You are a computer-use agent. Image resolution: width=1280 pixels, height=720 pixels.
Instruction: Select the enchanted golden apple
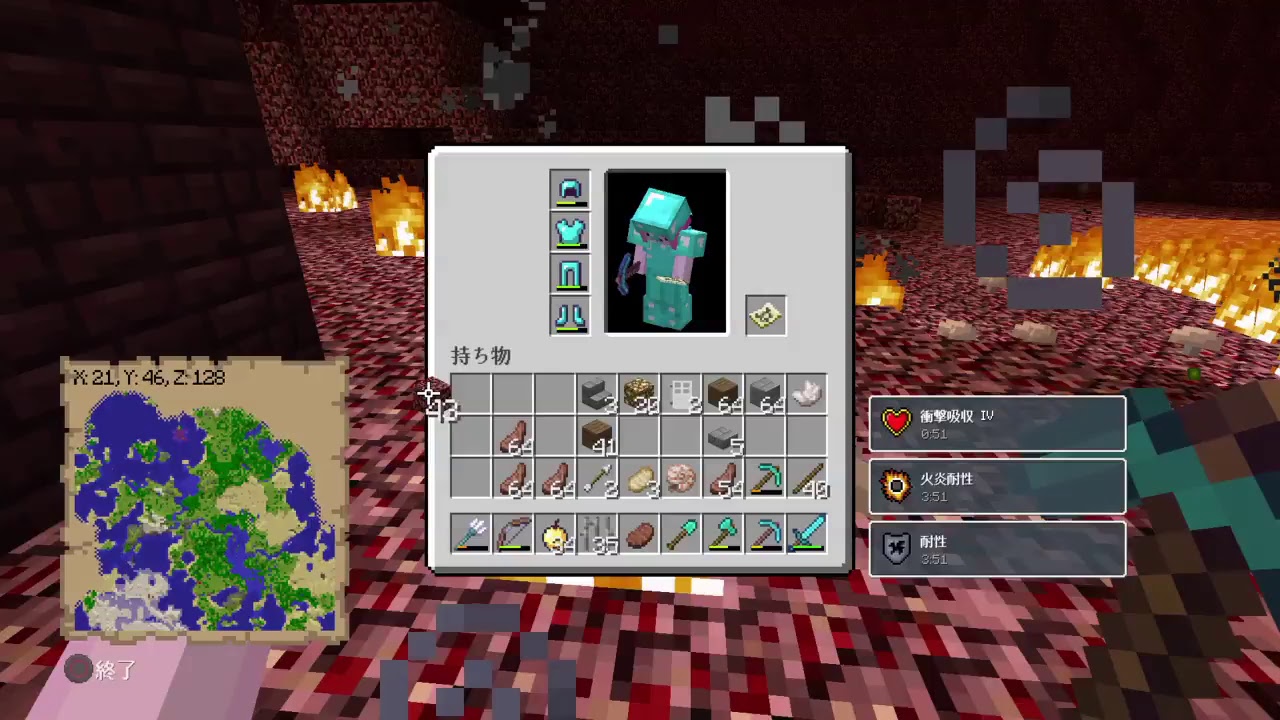(x=555, y=533)
